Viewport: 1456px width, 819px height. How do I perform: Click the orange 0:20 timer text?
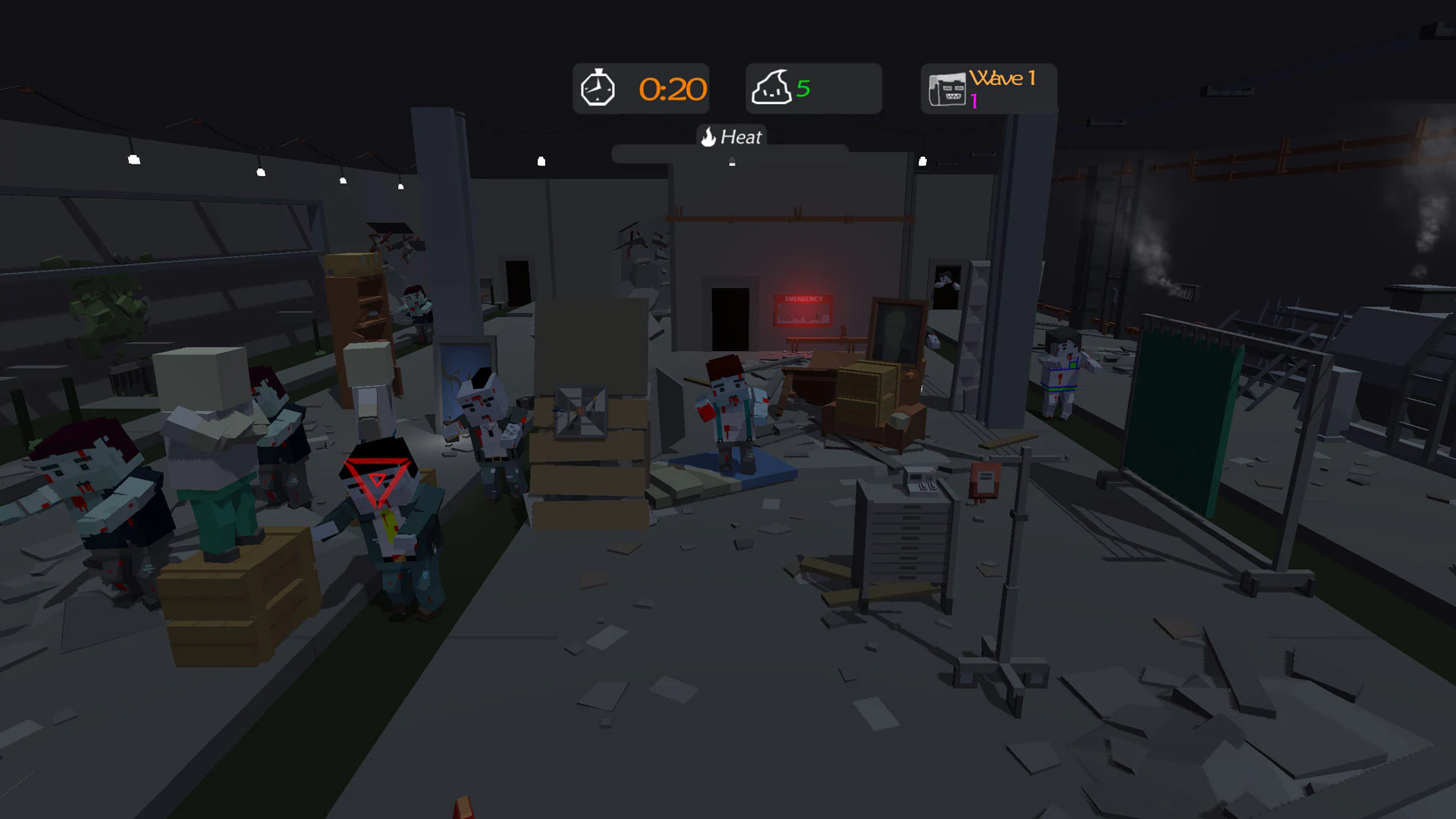click(672, 89)
